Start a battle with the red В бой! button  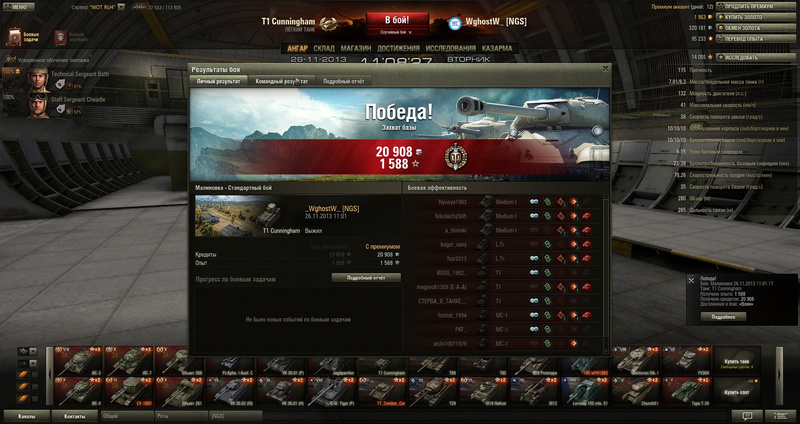coord(399,21)
